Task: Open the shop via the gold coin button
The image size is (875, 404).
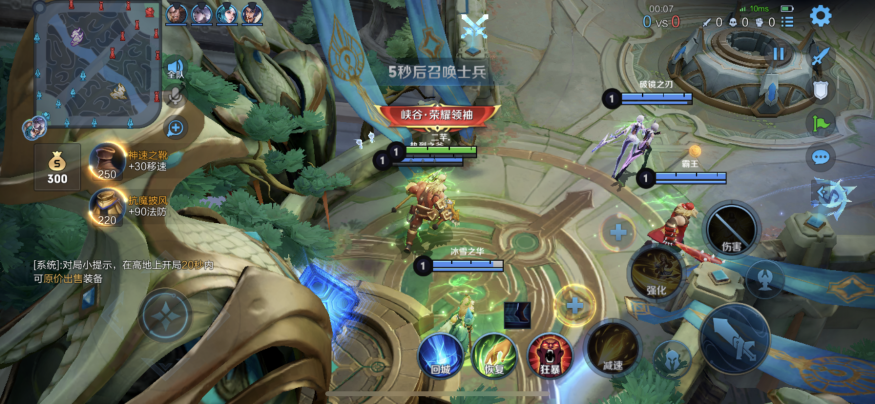Action: tap(57, 166)
